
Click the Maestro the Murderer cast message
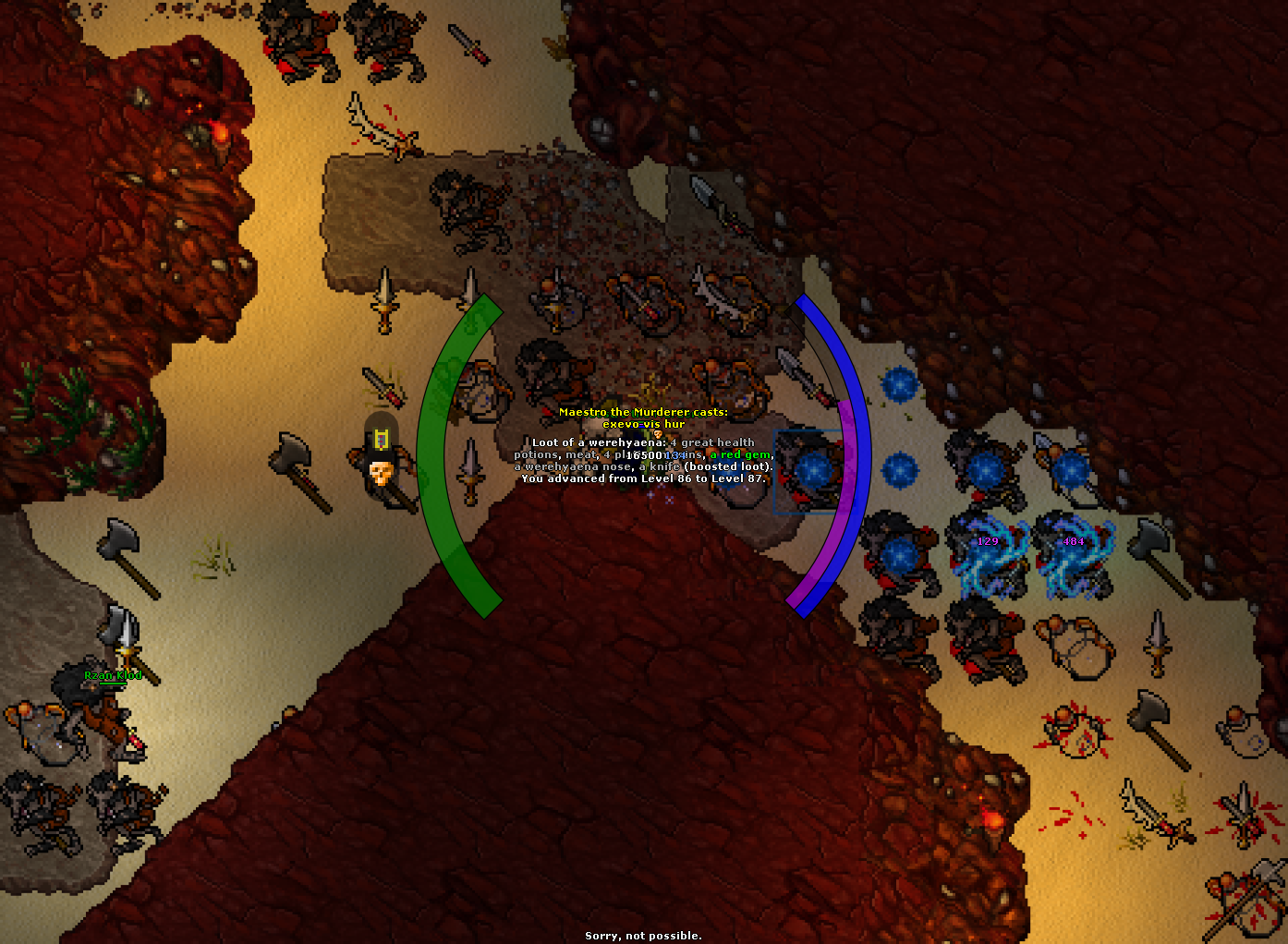(x=644, y=412)
